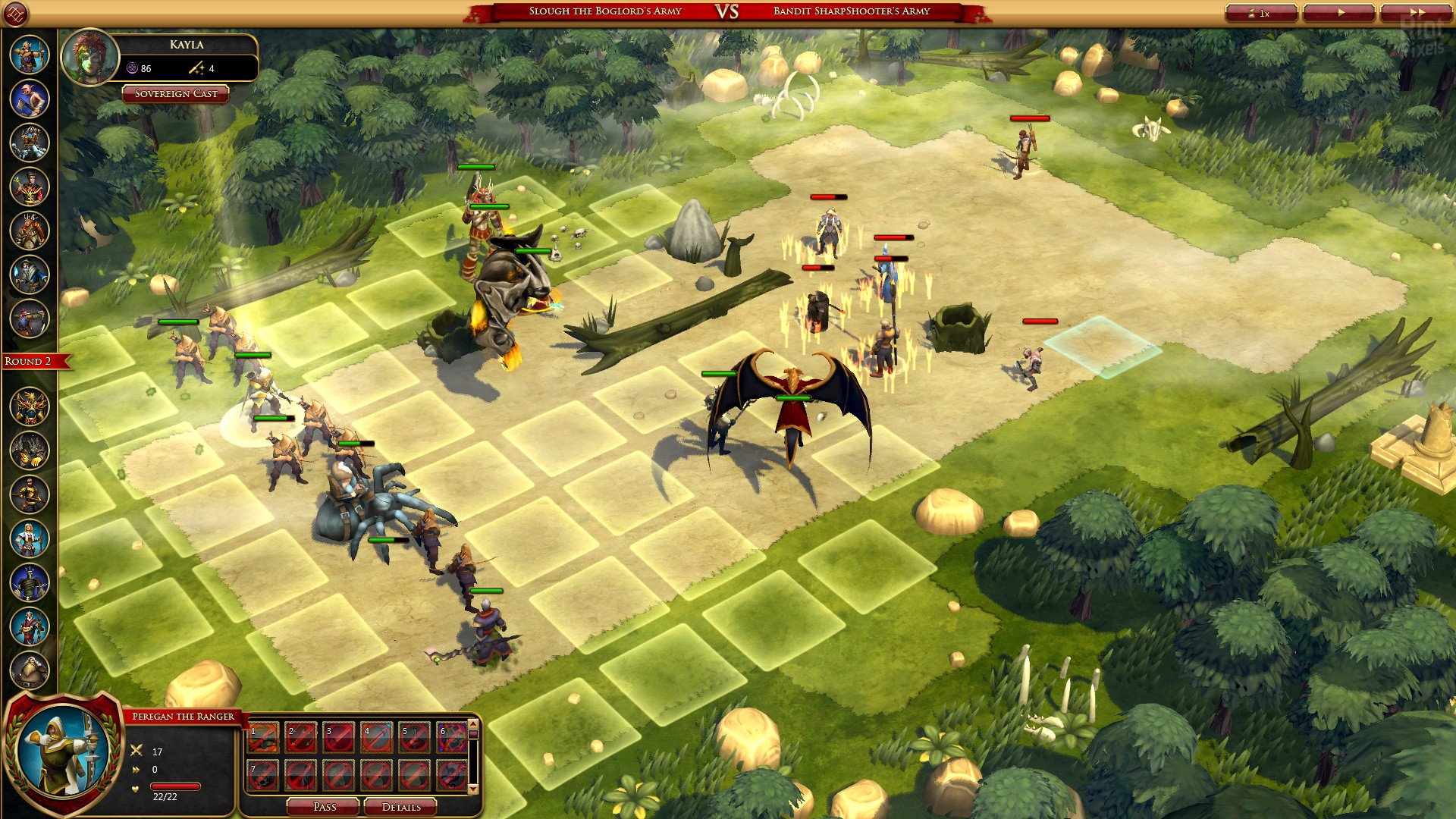
Task: Select the archer portrait in turn order
Action: click(x=30, y=55)
